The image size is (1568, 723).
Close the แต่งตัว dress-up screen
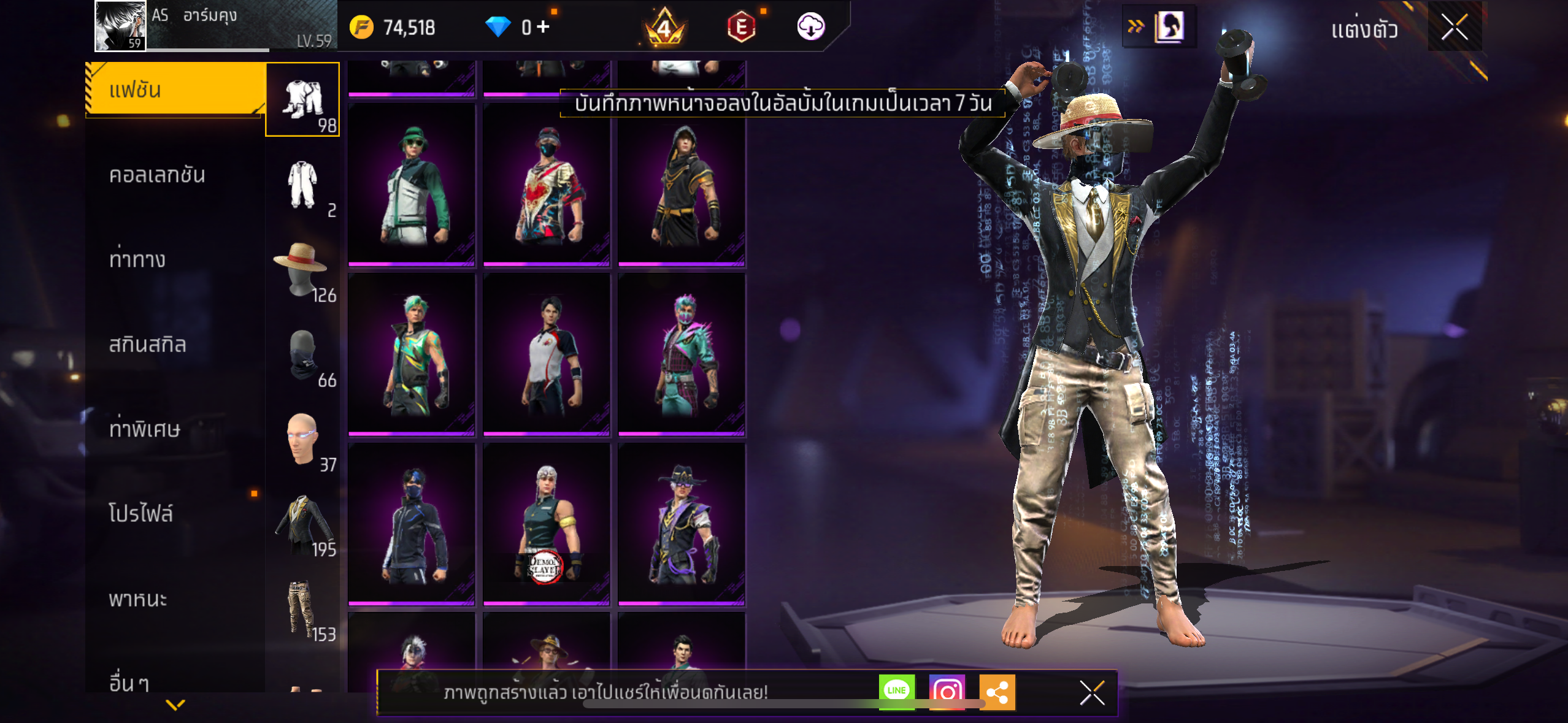(1454, 27)
